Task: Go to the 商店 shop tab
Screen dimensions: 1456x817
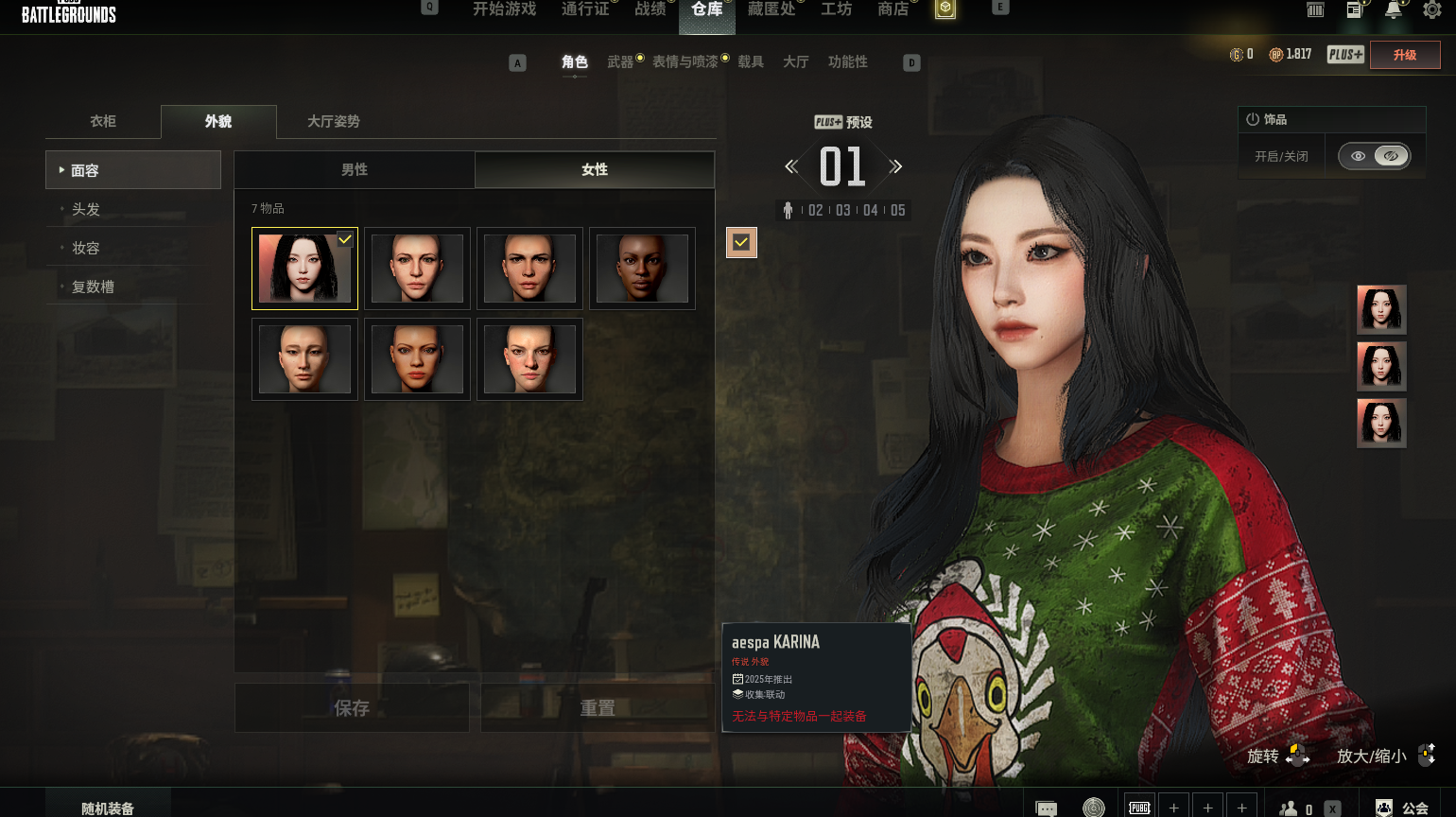Action: click(893, 9)
